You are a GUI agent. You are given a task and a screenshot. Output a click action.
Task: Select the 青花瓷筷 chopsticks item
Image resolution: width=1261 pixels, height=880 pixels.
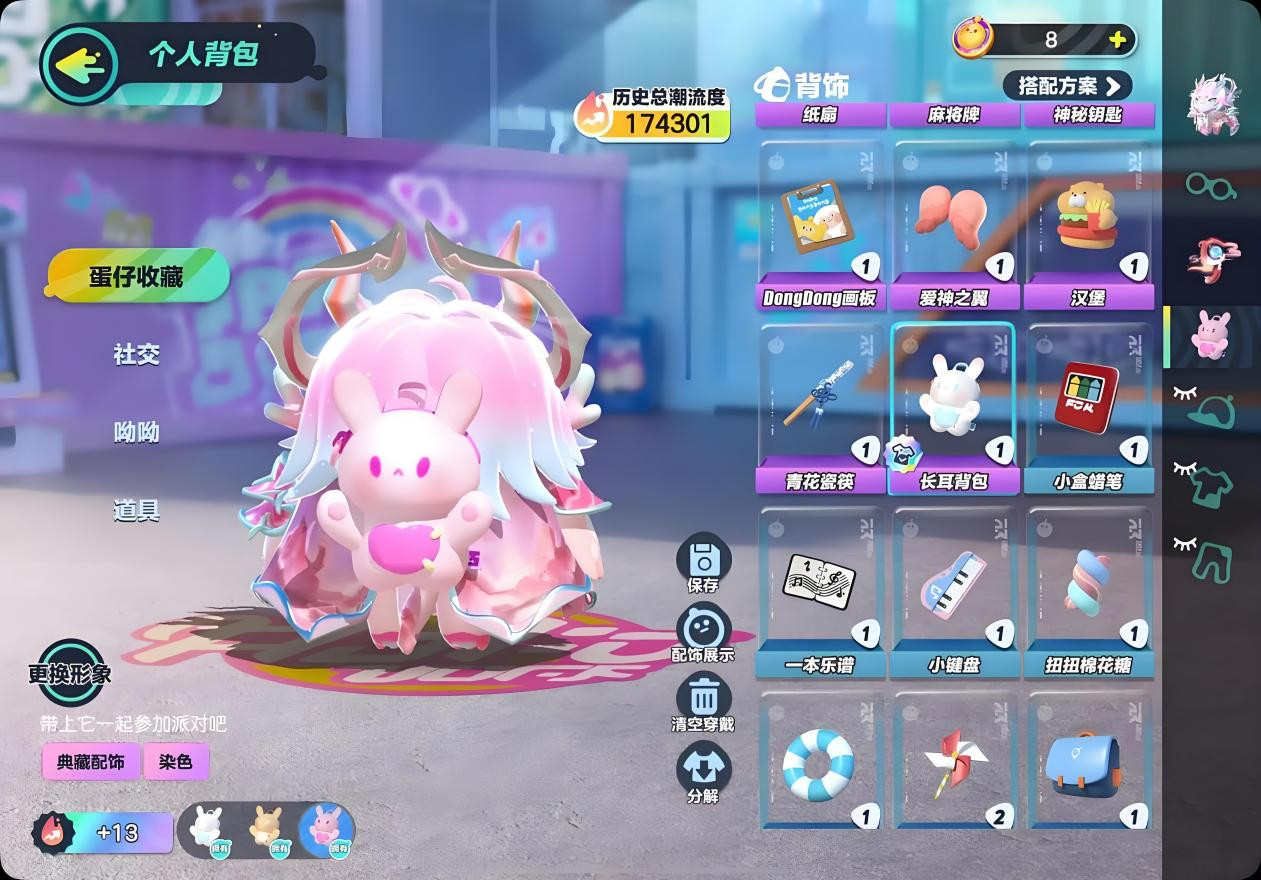pos(820,405)
